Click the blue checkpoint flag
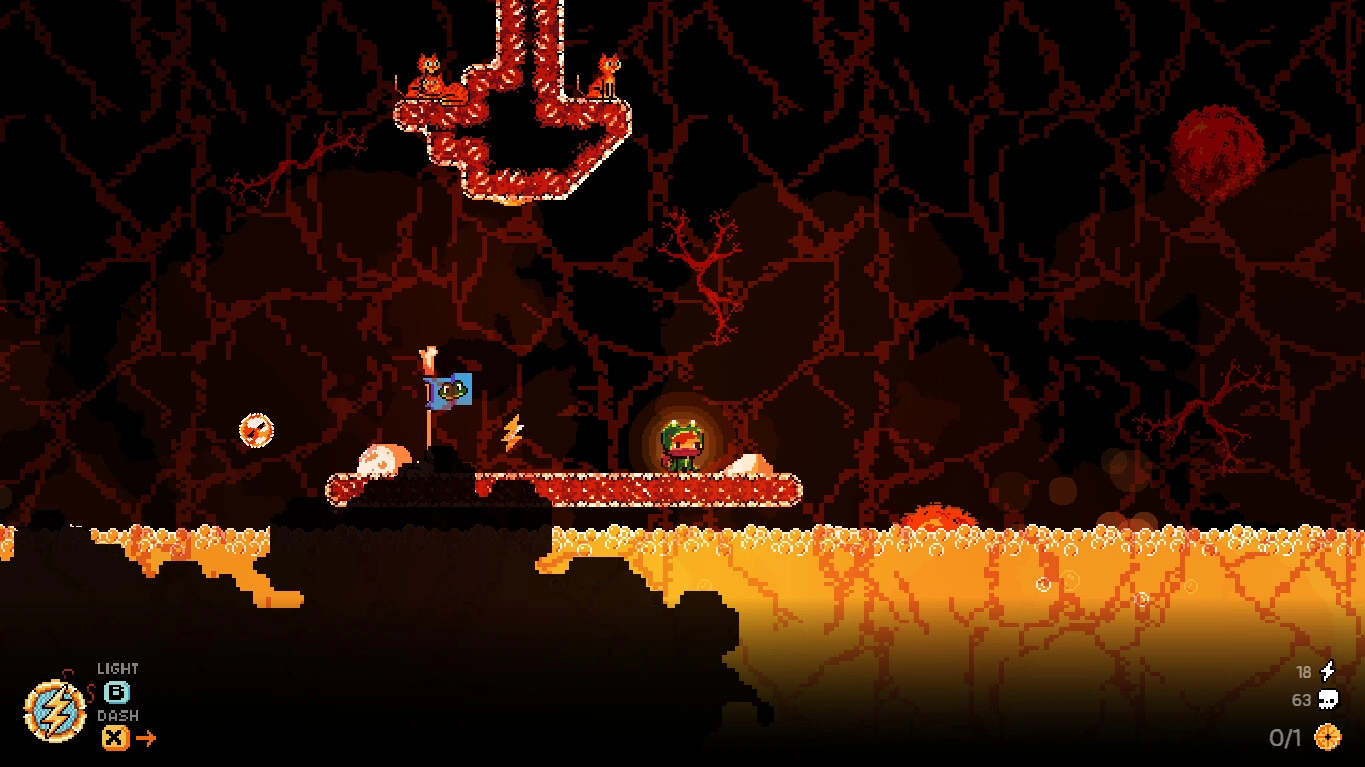Image resolution: width=1365 pixels, height=767 pixels. (x=449, y=391)
